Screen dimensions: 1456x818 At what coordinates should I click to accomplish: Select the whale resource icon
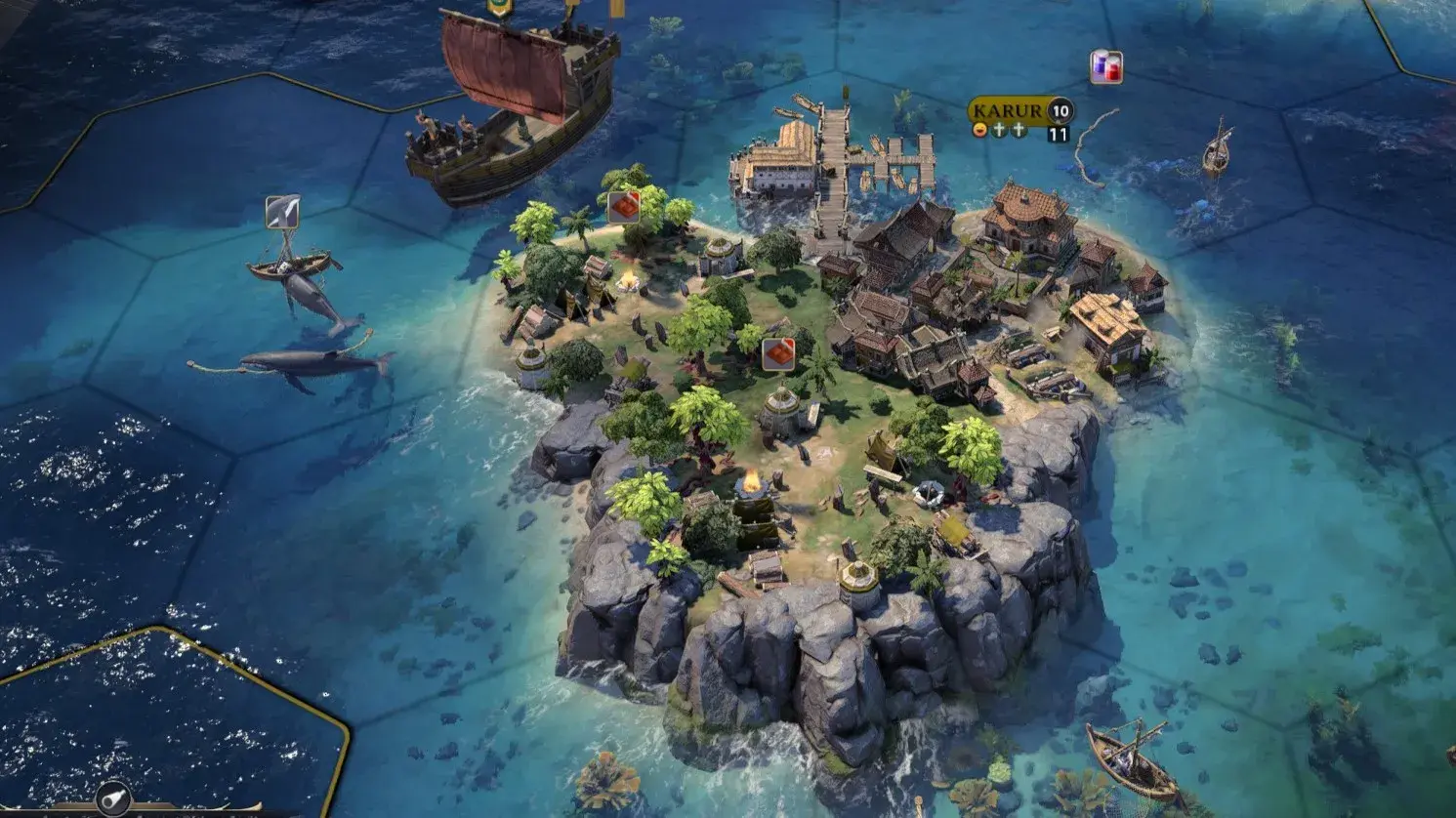click(282, 212)
